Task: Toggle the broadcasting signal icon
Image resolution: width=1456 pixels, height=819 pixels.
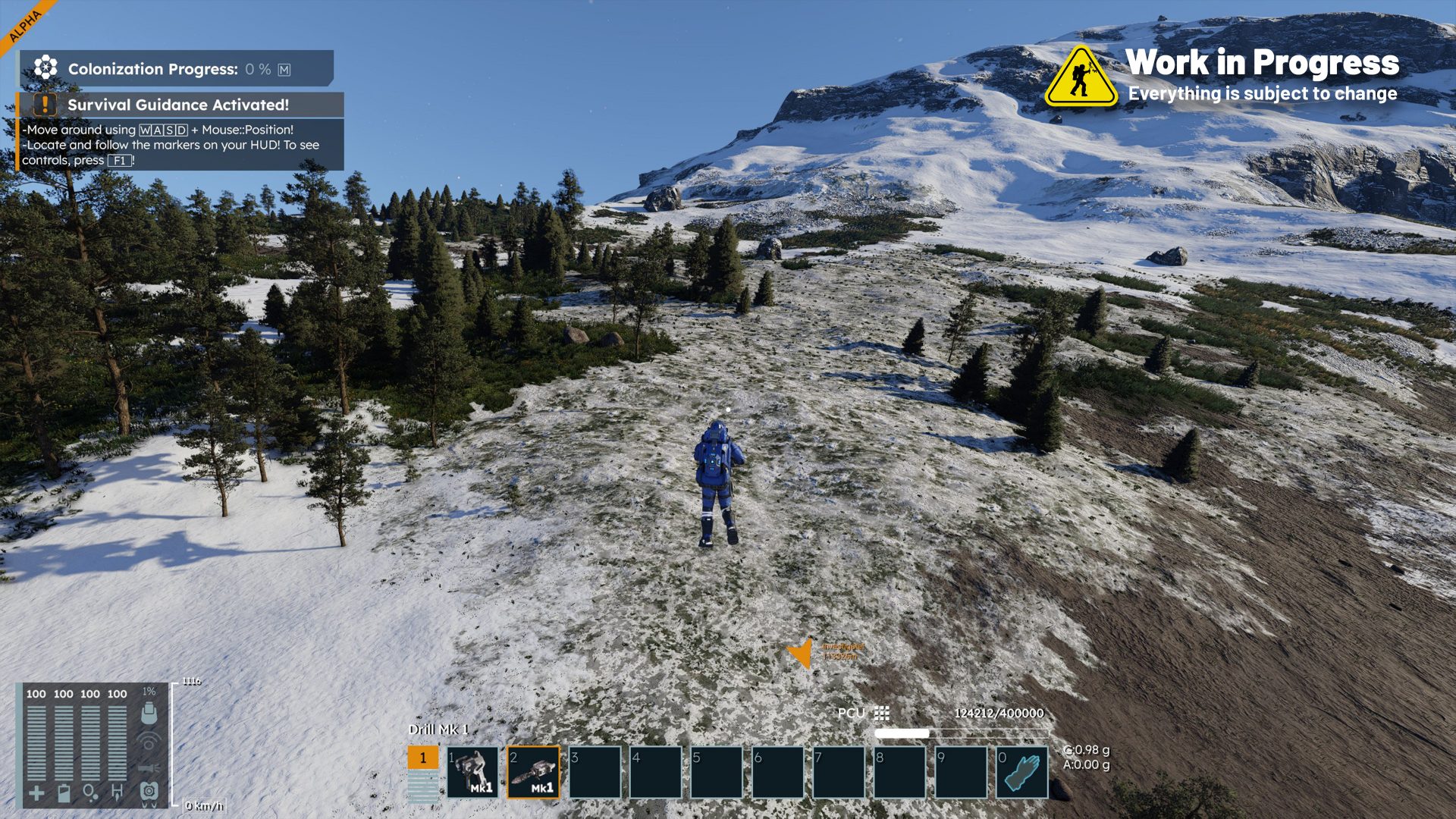Action: pos(149,741)
